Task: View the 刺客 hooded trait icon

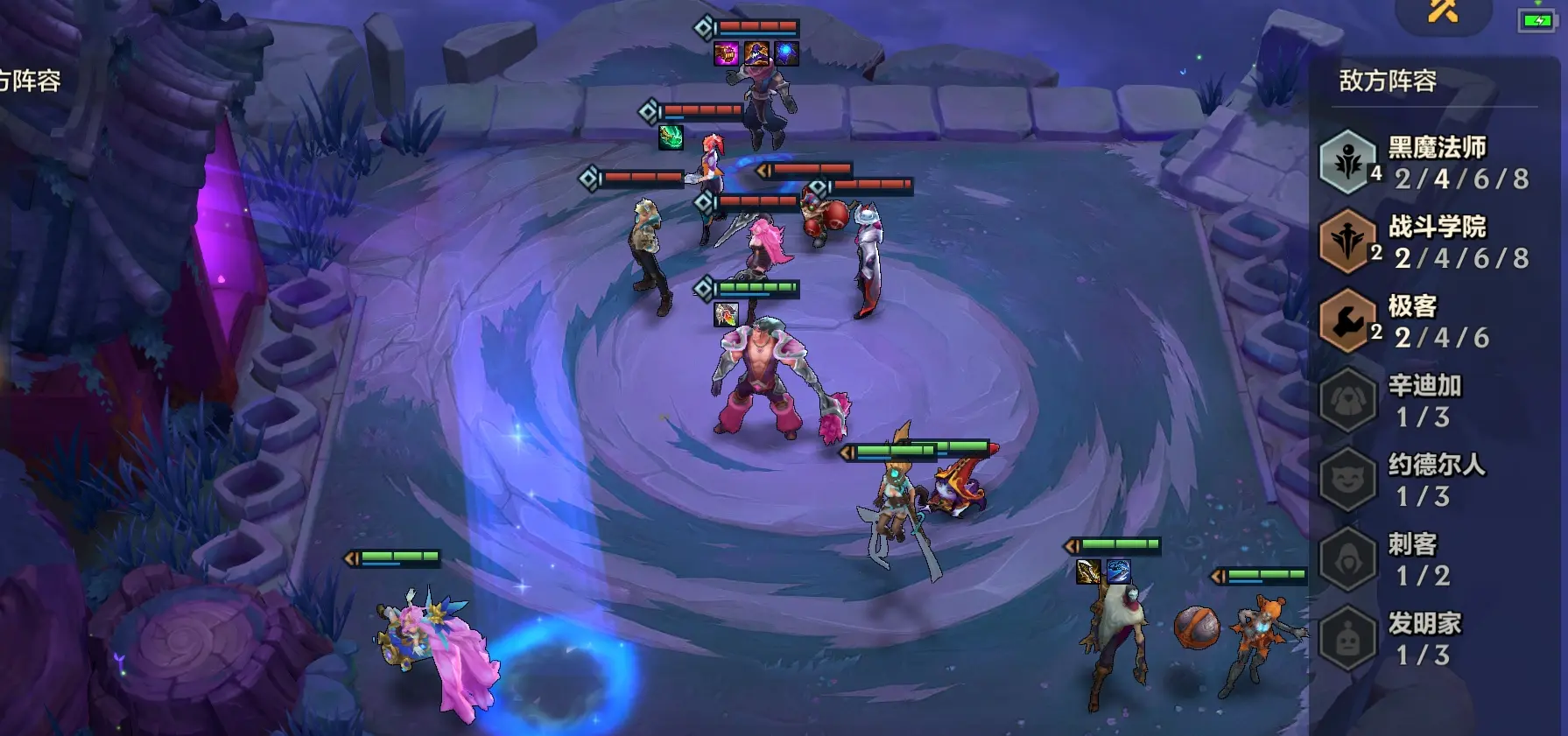Action: pos(1347,558)
